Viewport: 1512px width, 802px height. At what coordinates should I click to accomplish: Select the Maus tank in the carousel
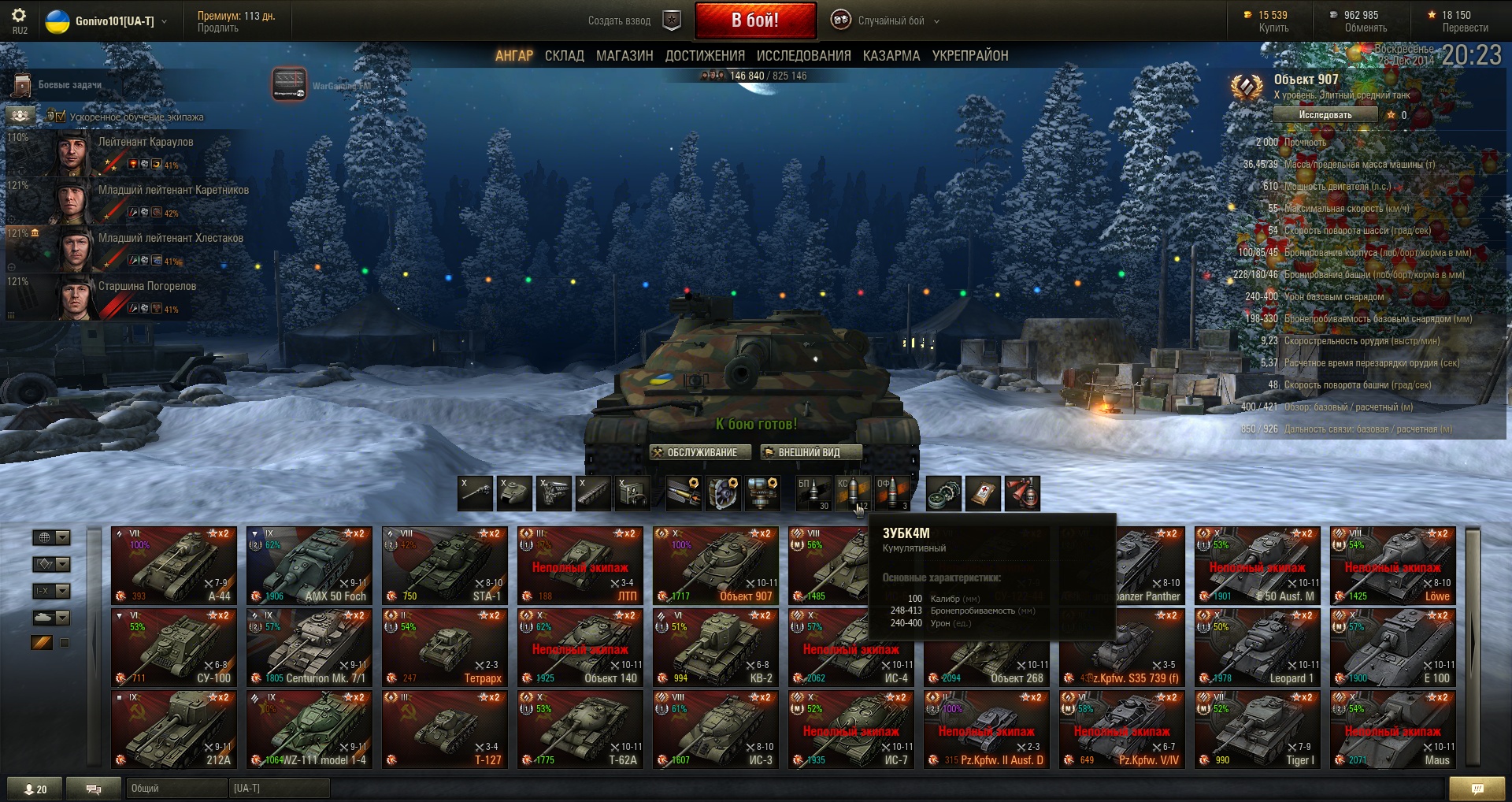[1392, 730]
